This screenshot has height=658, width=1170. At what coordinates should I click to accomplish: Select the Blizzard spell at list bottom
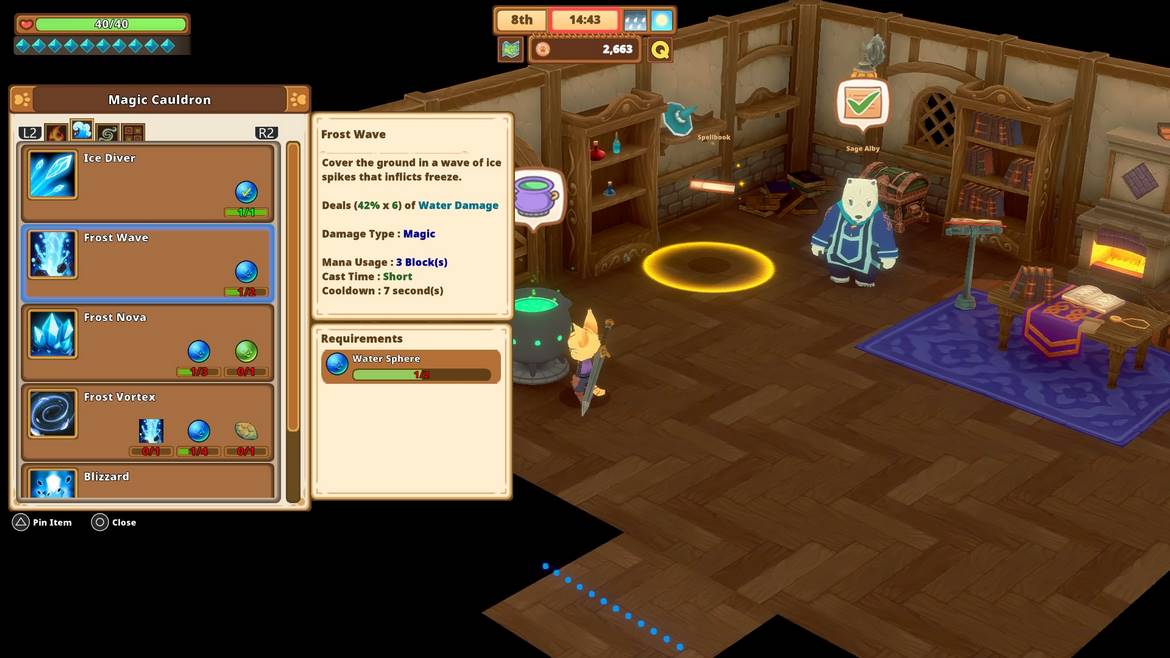(147, 482)
